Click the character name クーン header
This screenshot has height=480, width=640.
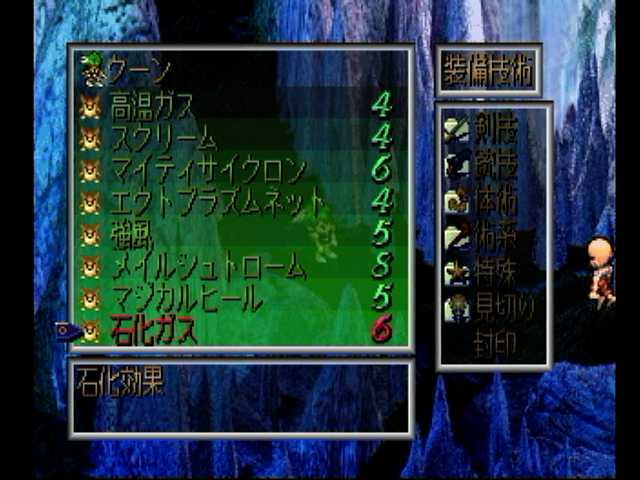(140, 72)
